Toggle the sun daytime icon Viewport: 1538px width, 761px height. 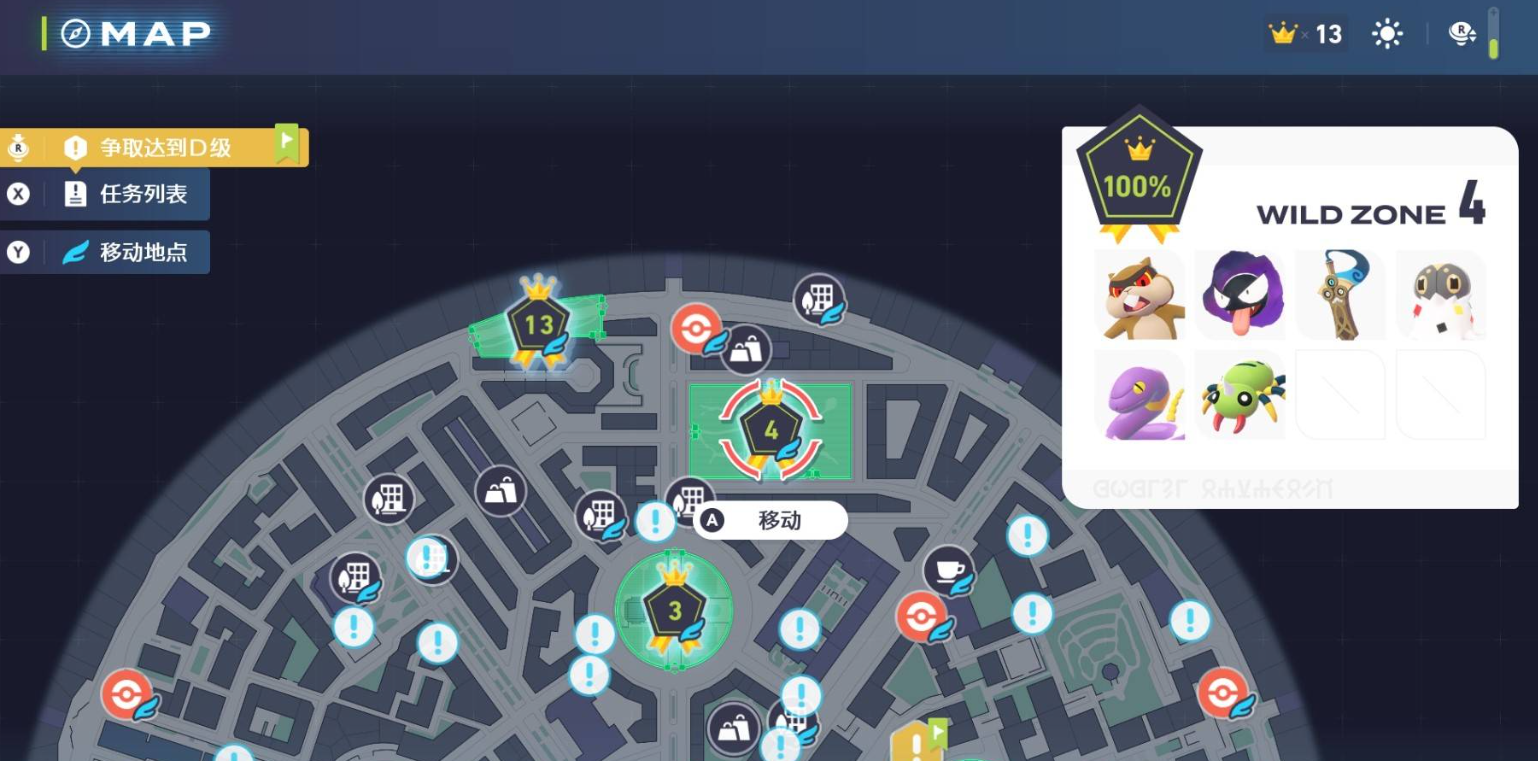[1387, 34]
